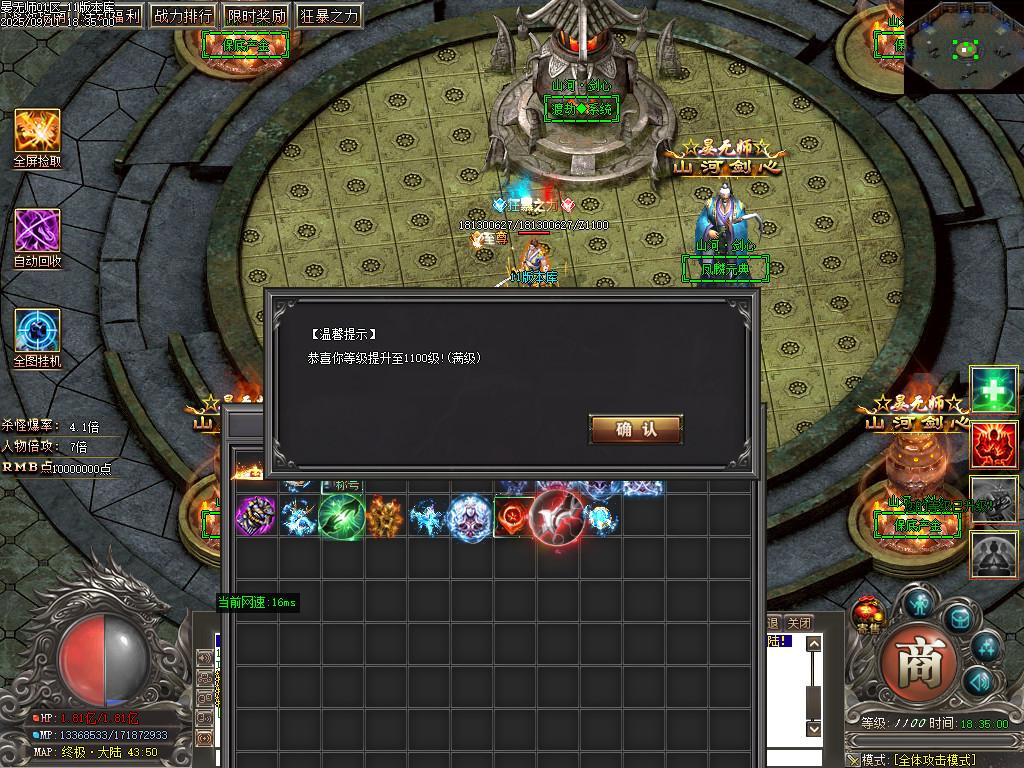Open the 狂暴之力 berserk power panel
The image size is (1024, 768).
tap(329, 16)
